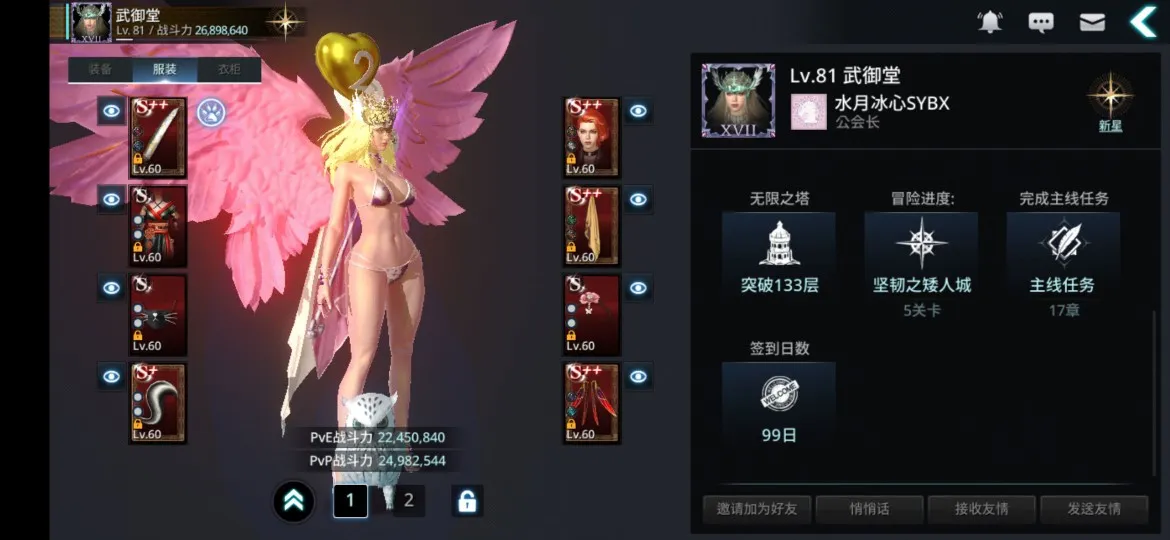Open the 衣柜 tab
1170x540 pixels.
(x=229, y=70)
